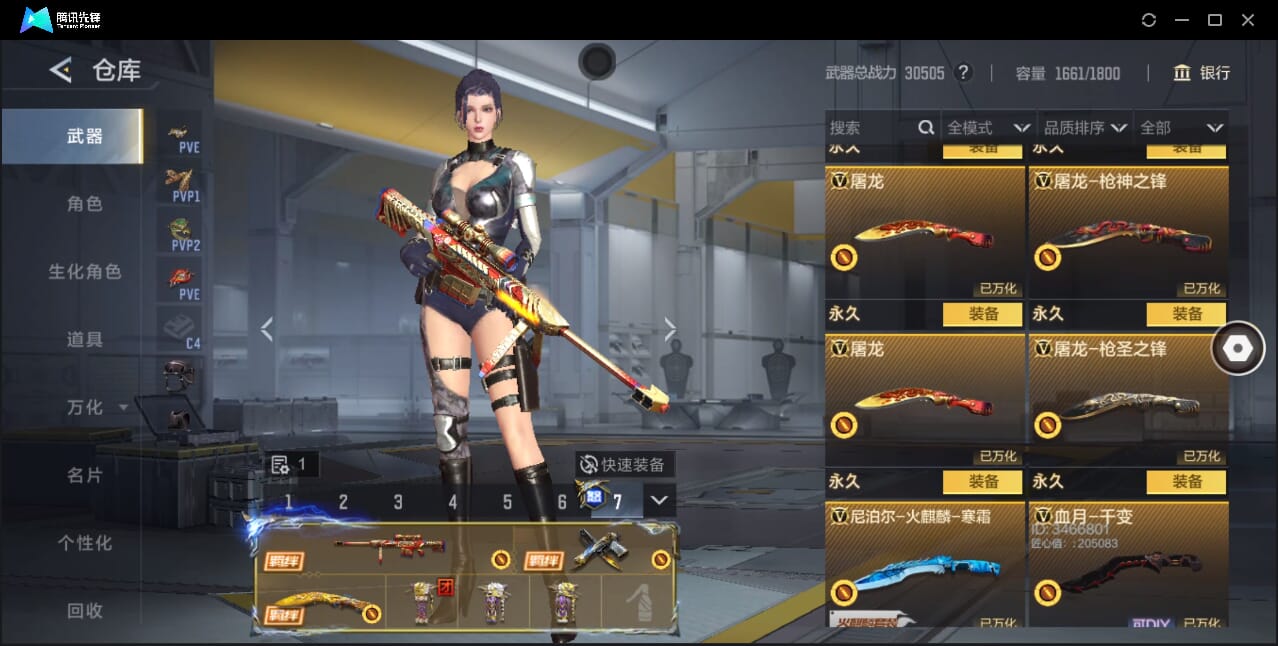This screenshot has width=1278, height=646.
Task: Click the 快速装备 quick equip button
Action: click(625, 465)
